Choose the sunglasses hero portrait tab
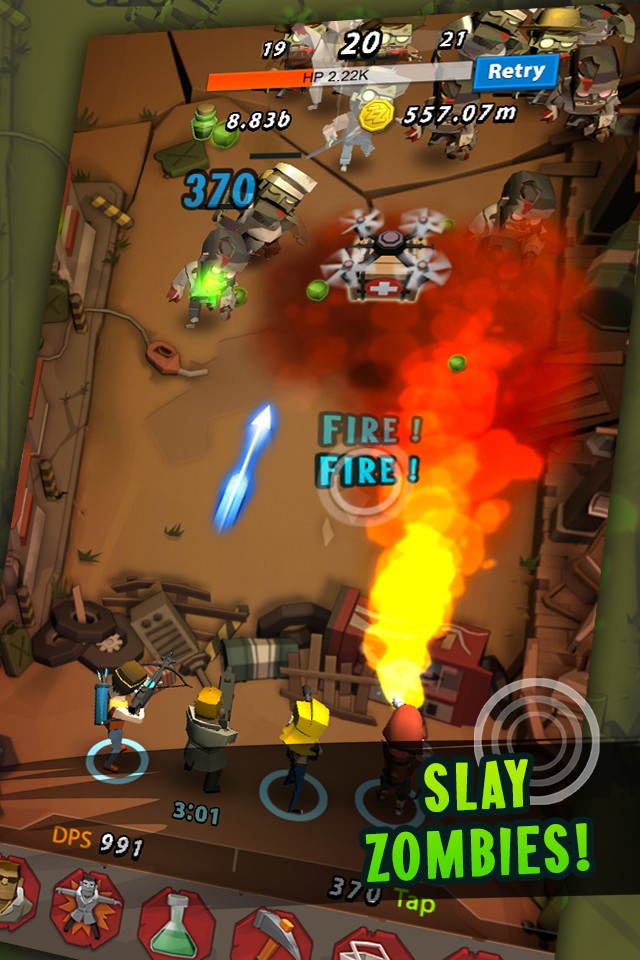This screenshot has width=640, height=960. pyautogui.click(x=14, y=891)
